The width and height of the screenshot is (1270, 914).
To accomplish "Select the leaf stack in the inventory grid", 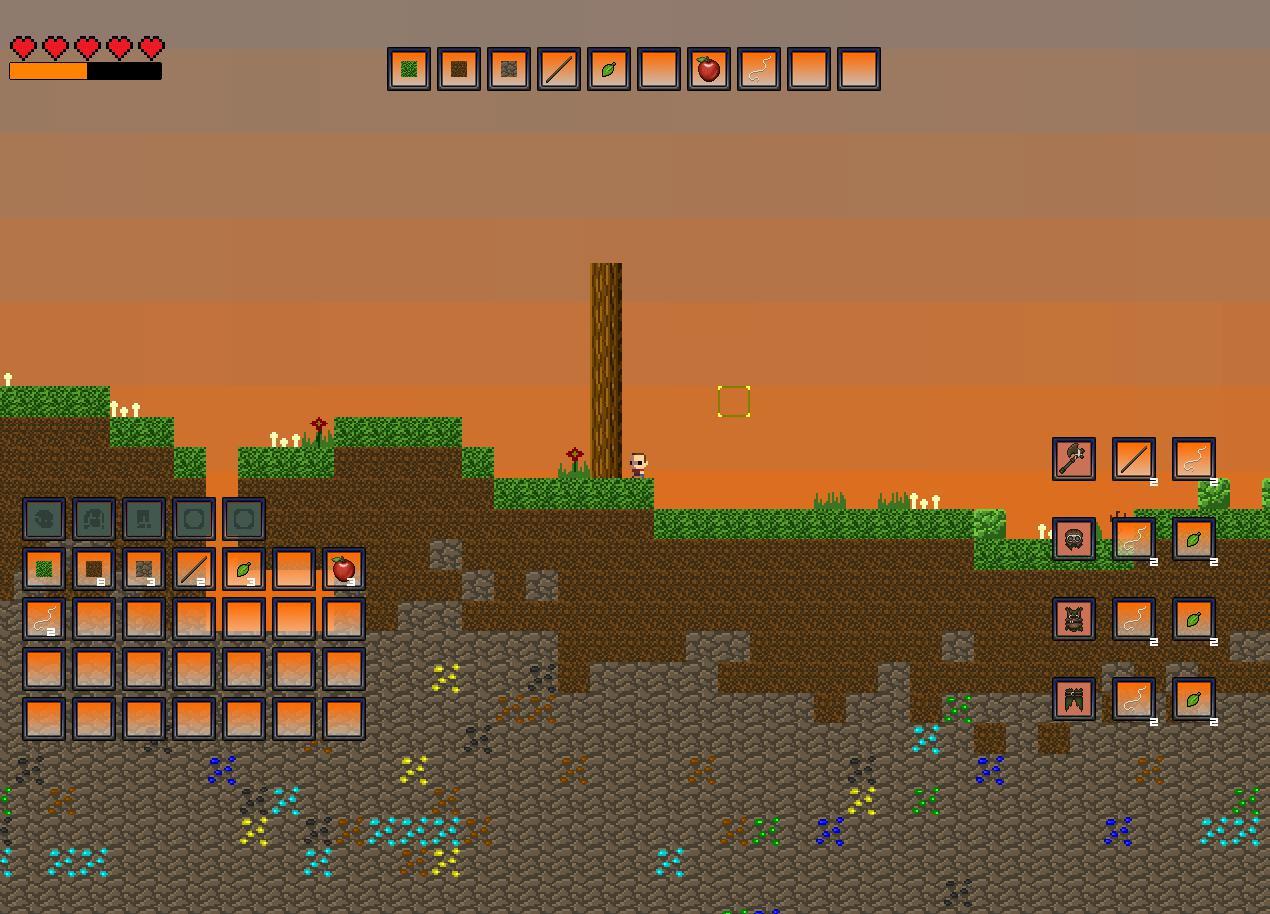I will click(x=244, y=569).
